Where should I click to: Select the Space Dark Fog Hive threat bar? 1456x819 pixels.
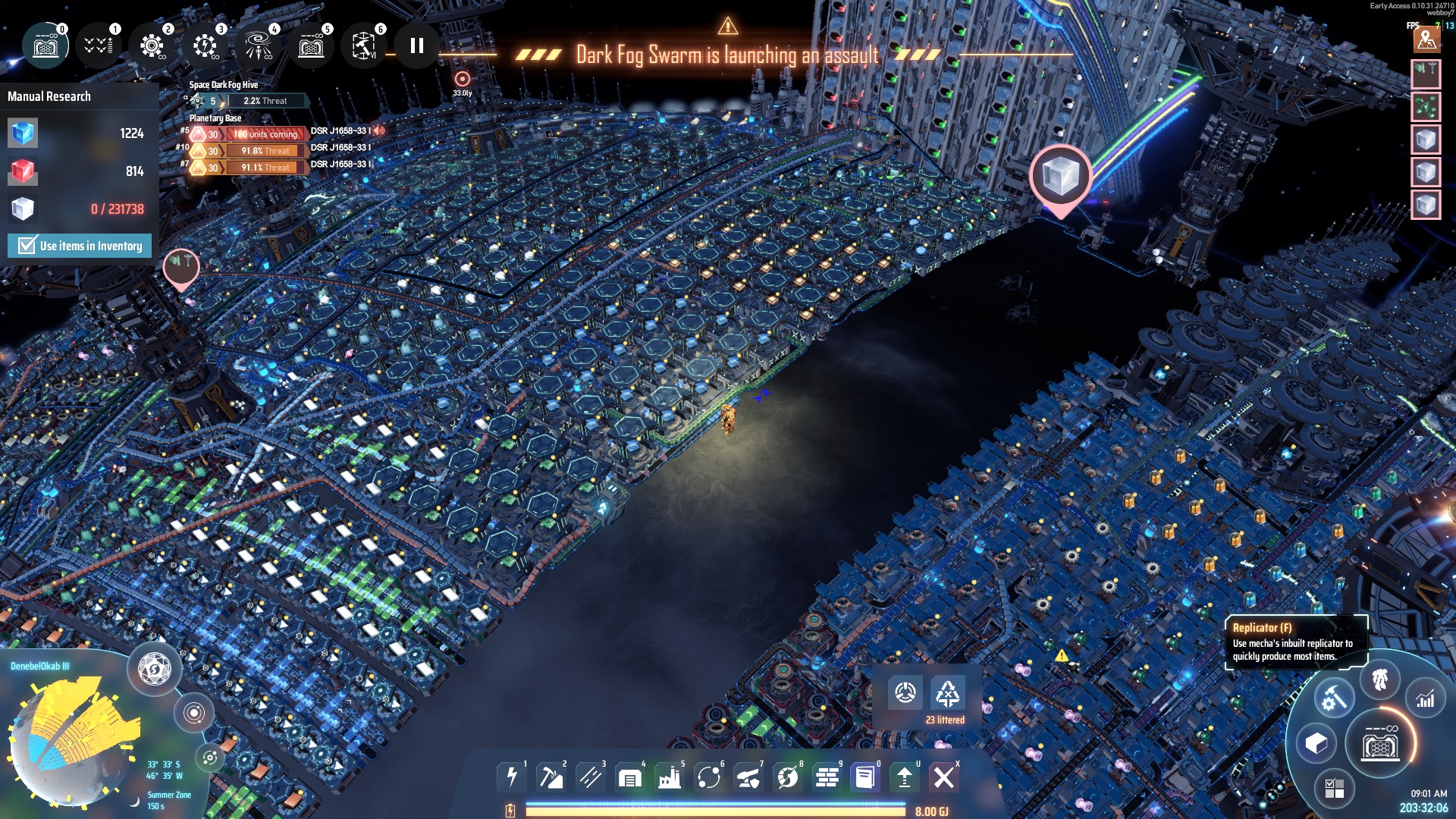265,101
